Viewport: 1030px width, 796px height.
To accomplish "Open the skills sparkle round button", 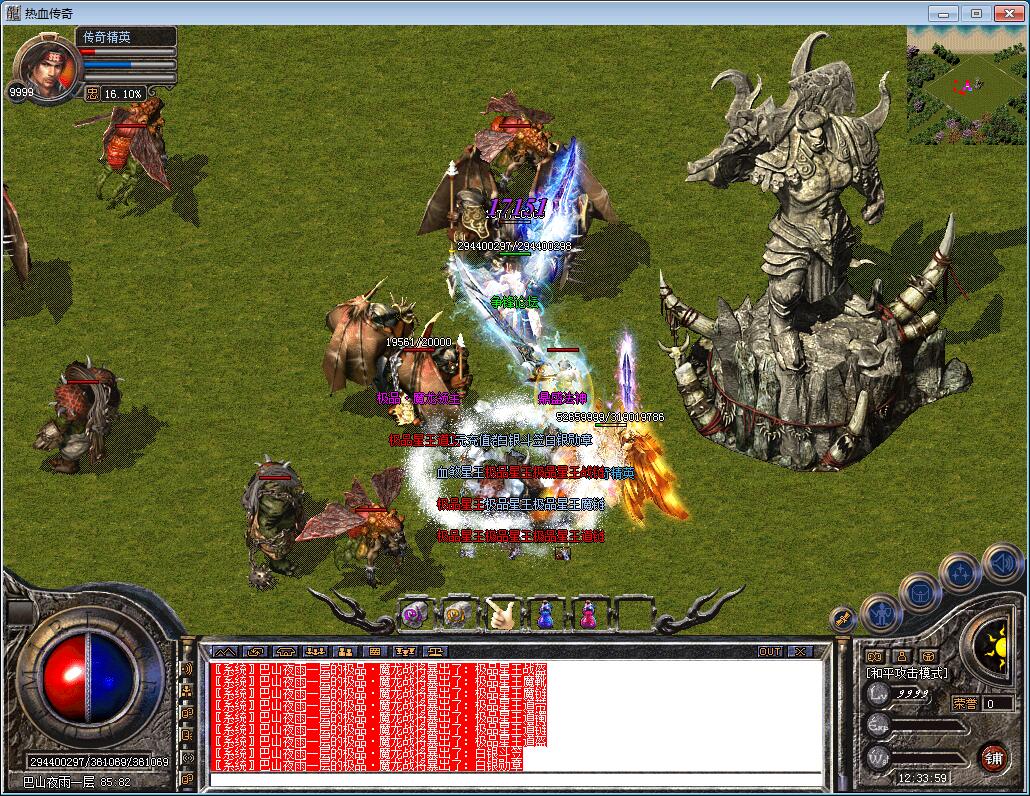I will 960,573.
